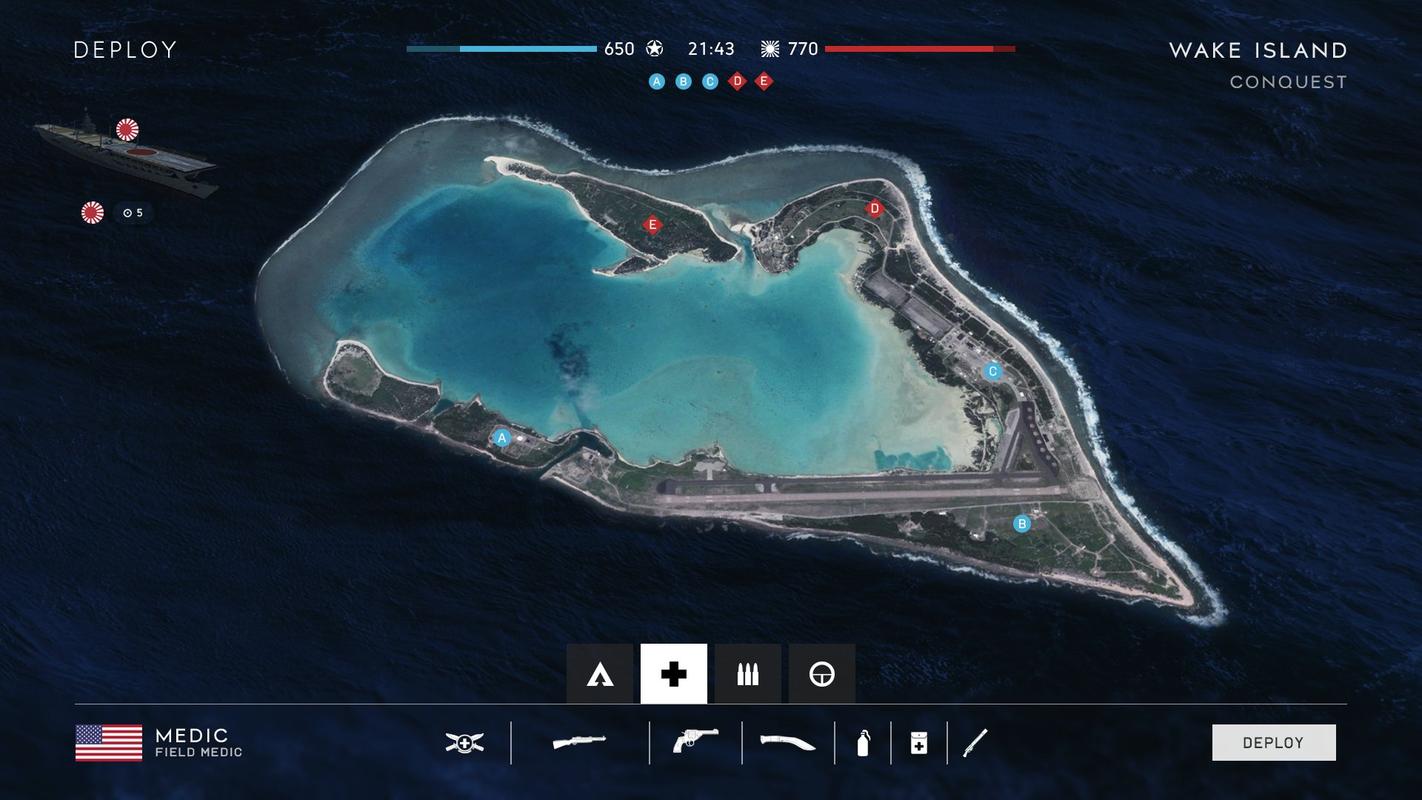Click the Deploy button
1422x800 pixels.
click(x=1273, y=743)
